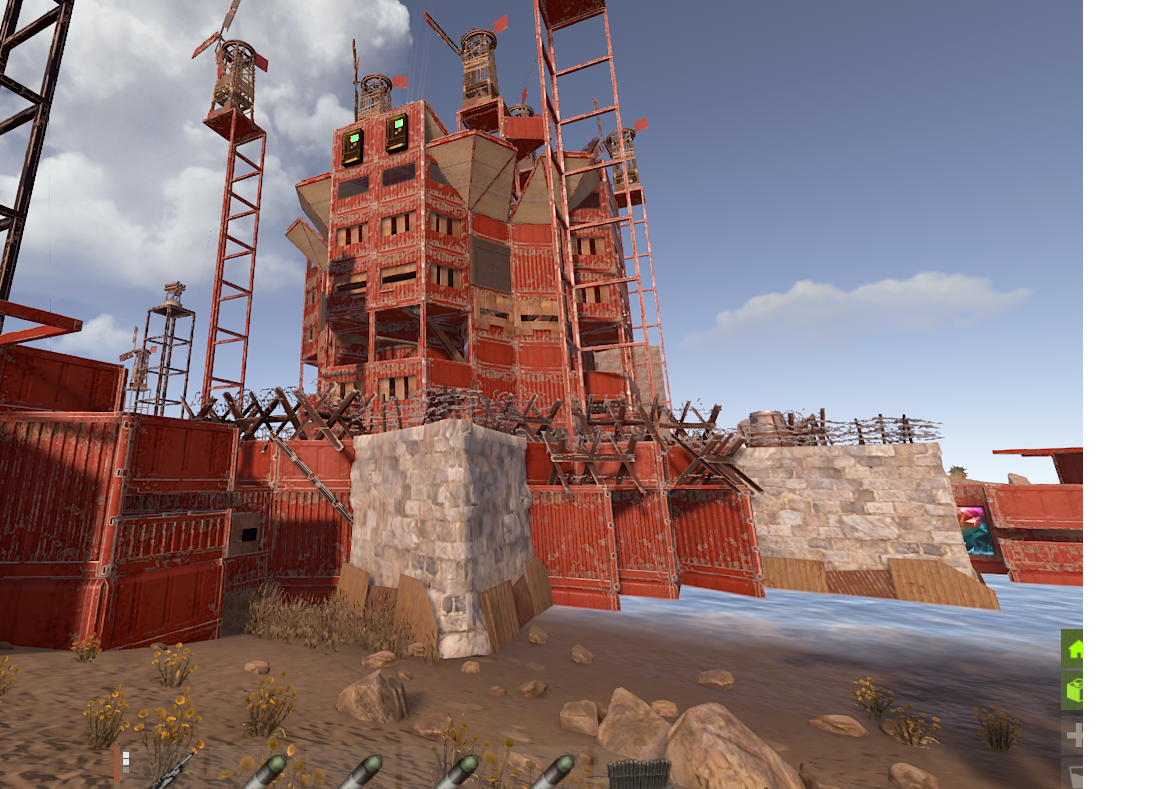Click the green house status icon
This screenshot has height=789, width=1152.
point(1073,650)
